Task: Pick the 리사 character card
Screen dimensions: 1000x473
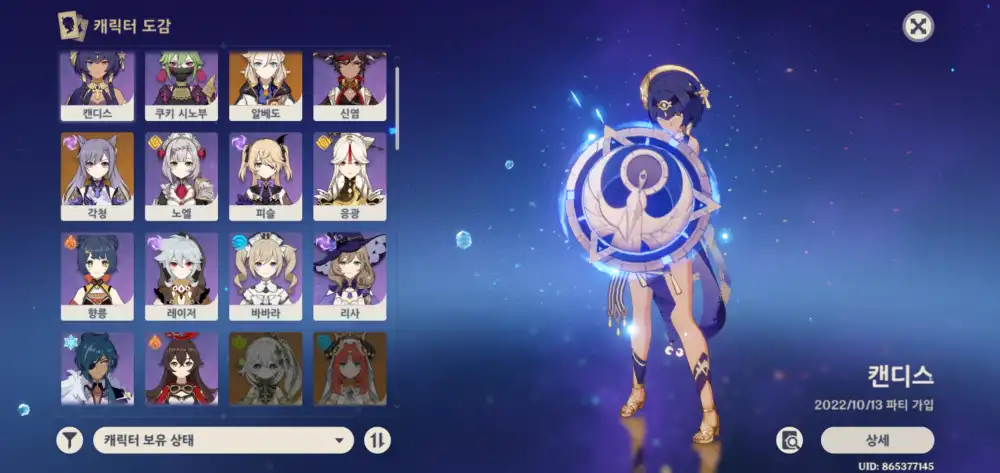Action: click(349, 276)
